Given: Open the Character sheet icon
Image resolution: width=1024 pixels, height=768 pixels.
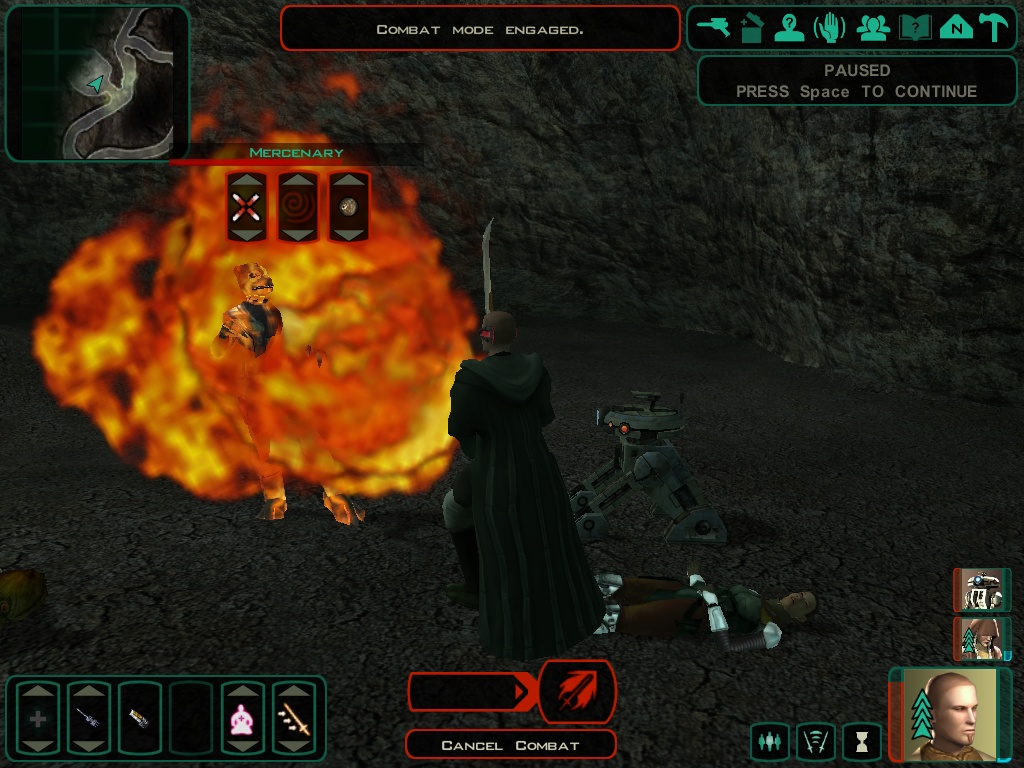Looking at the screenshot, I should click(x=789, y=27).
